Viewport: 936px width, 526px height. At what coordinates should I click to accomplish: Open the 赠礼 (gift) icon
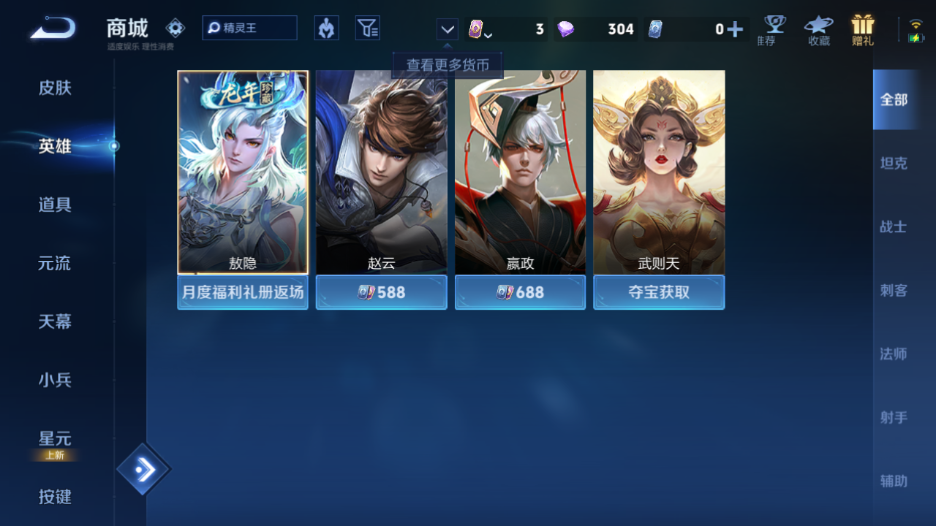862,29
